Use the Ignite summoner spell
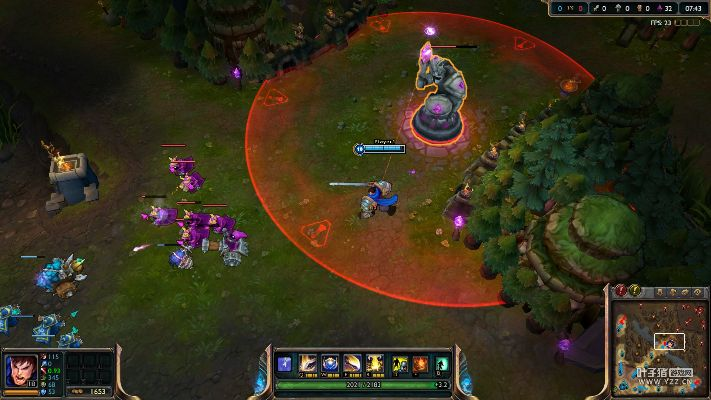The image size is (711, 400). click(419, 363)
